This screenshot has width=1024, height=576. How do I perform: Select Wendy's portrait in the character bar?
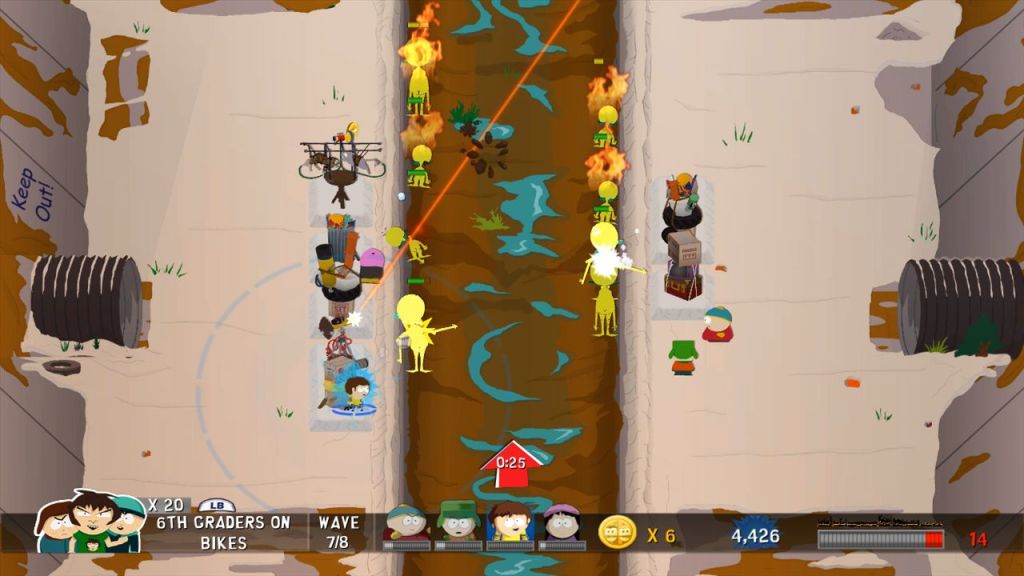click(x=561, y=524)
